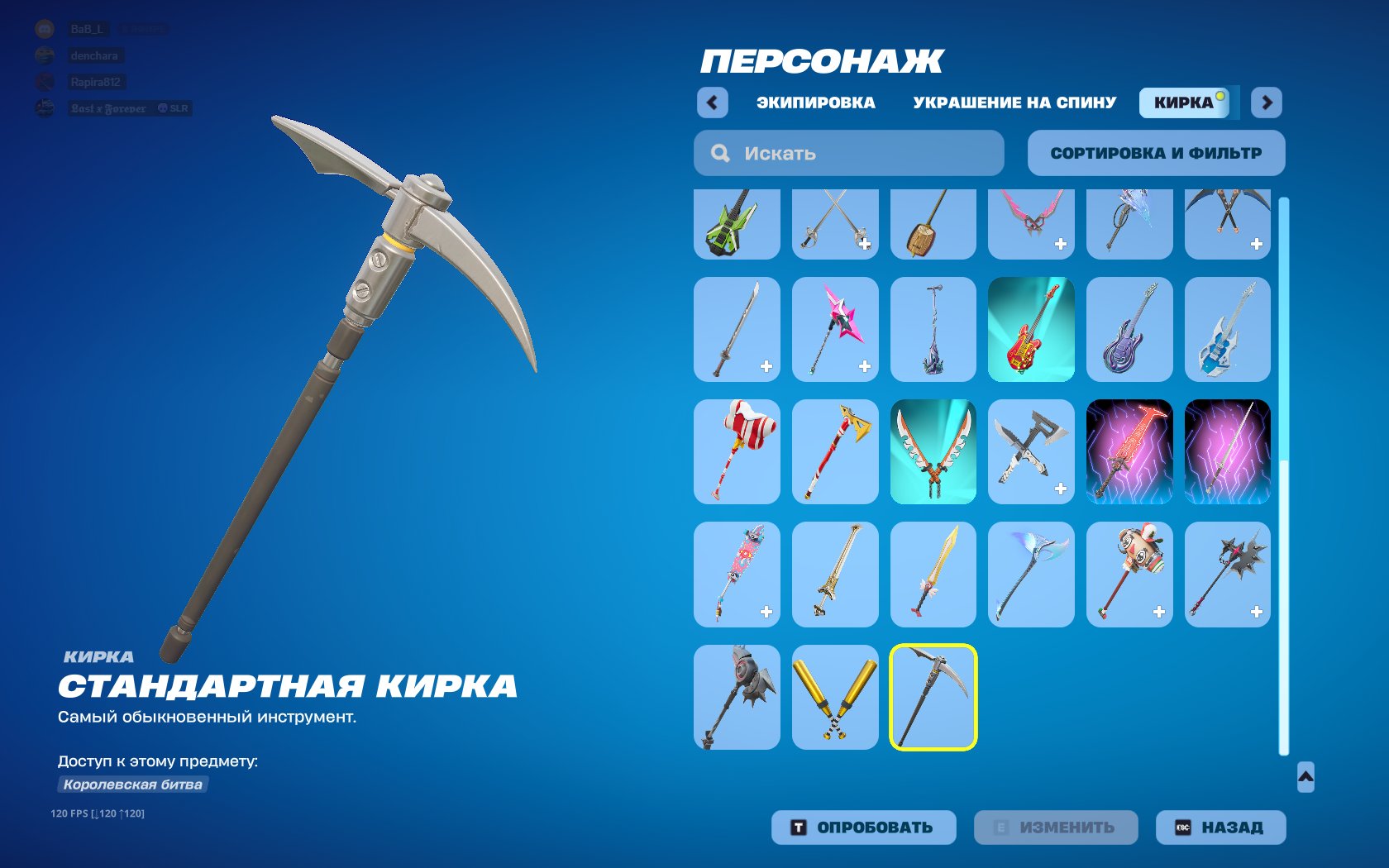Select the candy cane hammer pickaxe
This screenshot has width=1389, height=868.
[x=736, y=452]
